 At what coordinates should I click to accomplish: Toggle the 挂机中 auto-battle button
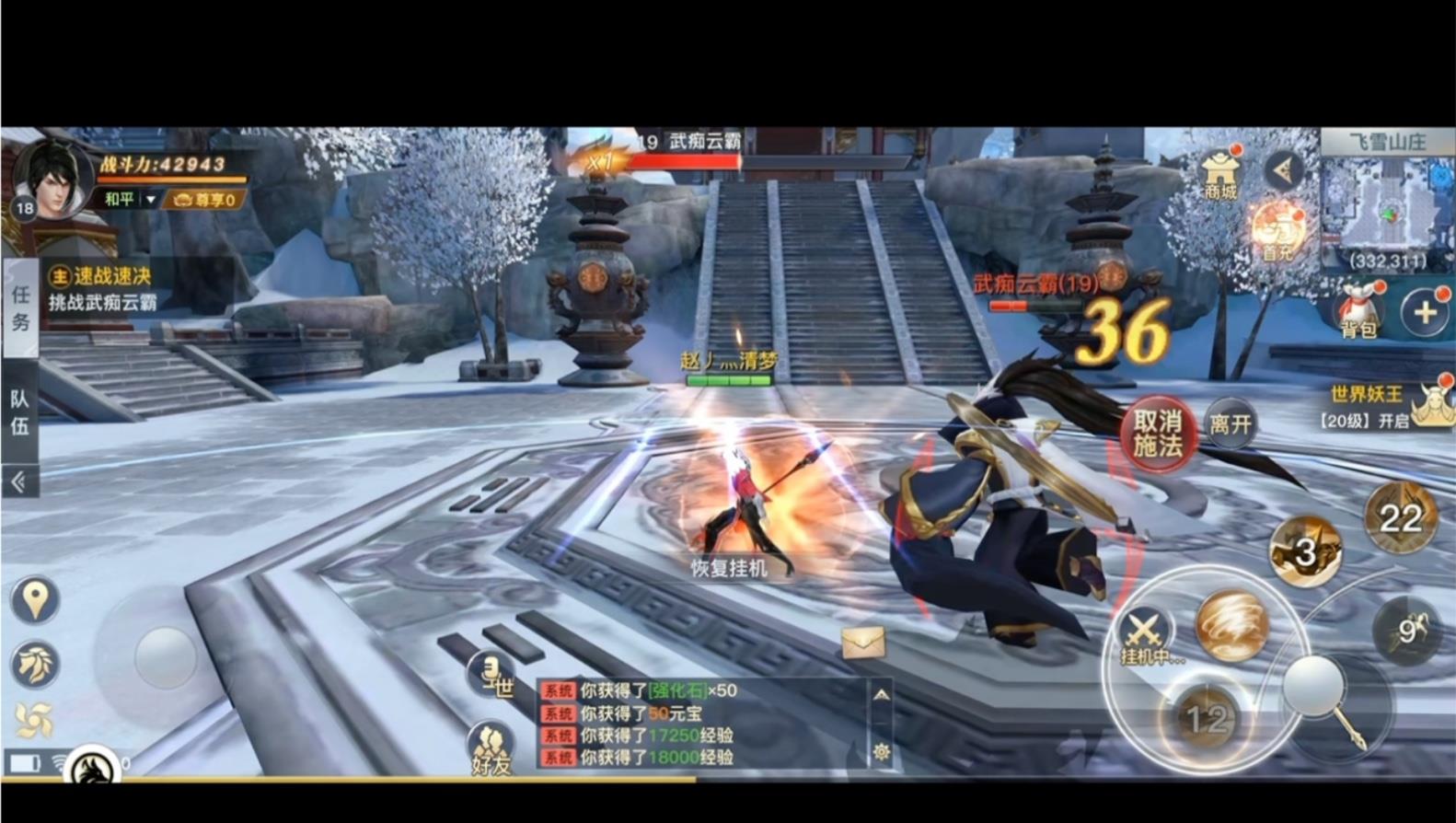click(1144, 637)
